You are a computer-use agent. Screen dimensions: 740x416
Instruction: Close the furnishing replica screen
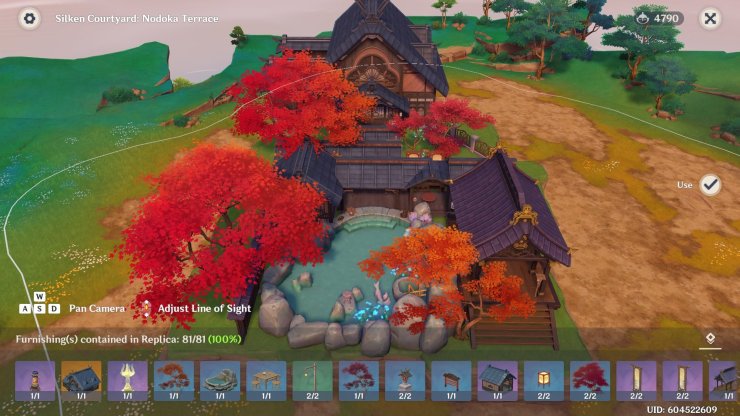pos(710,18)
